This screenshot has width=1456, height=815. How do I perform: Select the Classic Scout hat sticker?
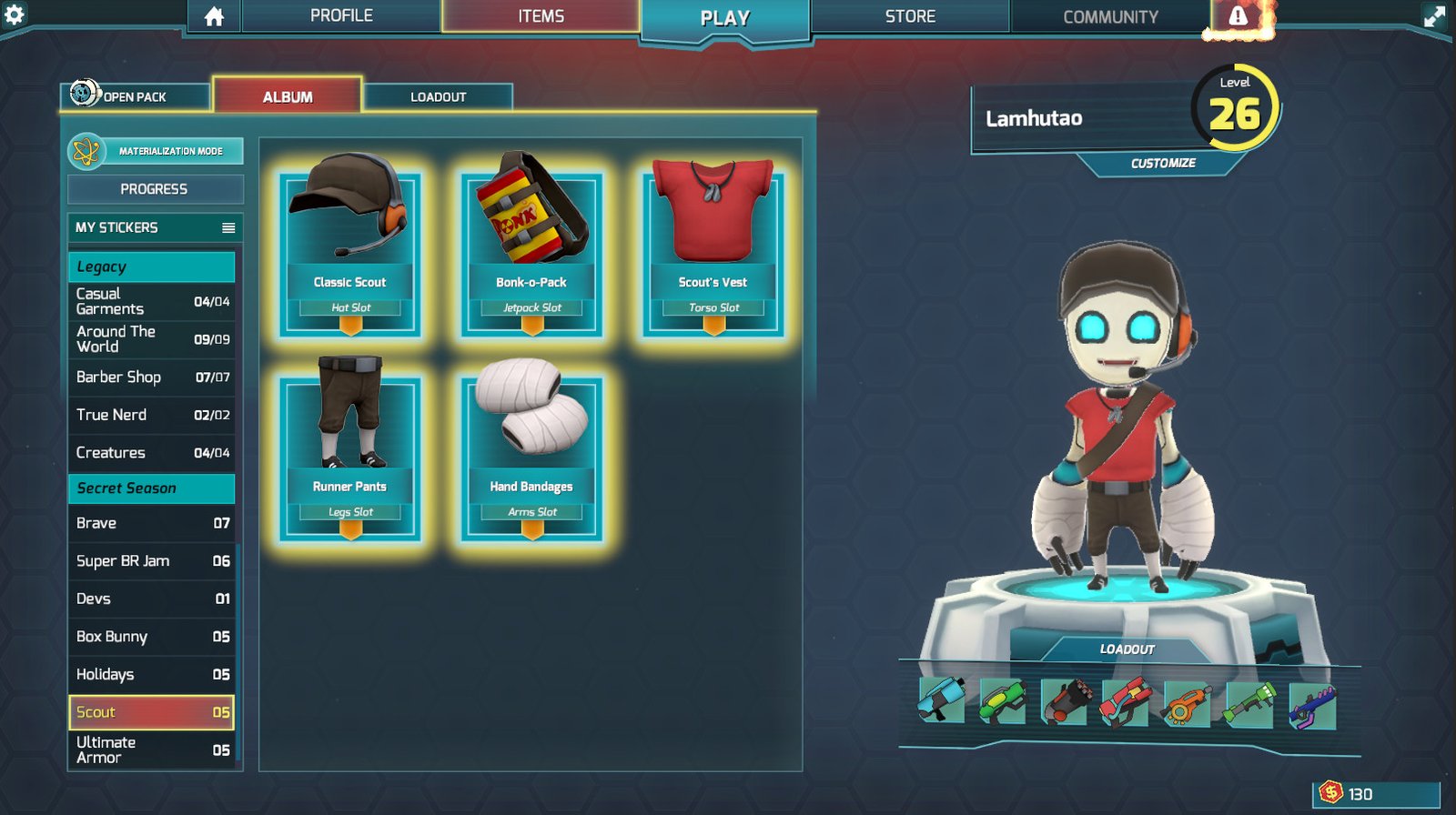(x=350, y=250)
